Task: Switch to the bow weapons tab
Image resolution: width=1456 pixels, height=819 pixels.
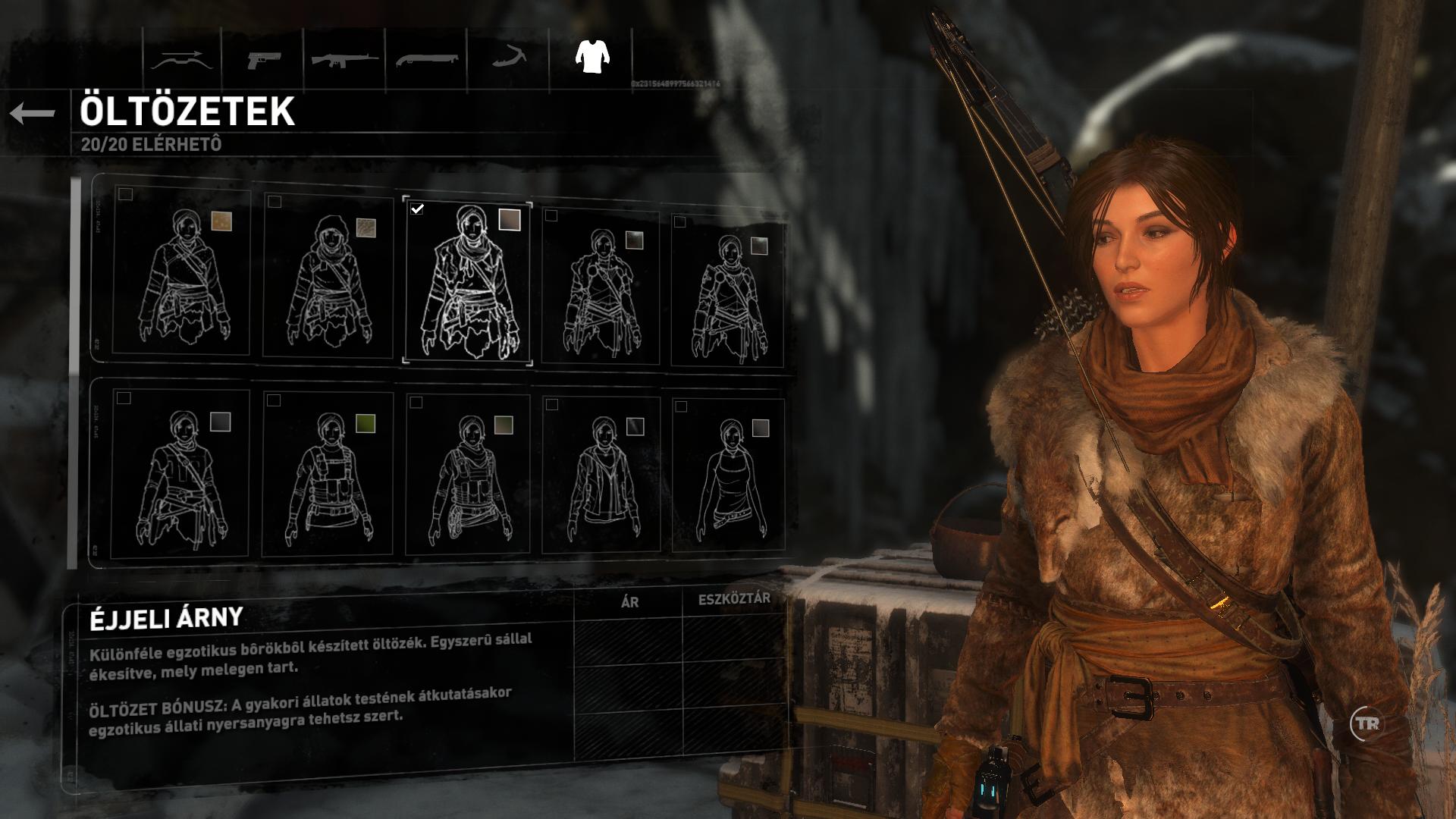Action: click(180, 59)
